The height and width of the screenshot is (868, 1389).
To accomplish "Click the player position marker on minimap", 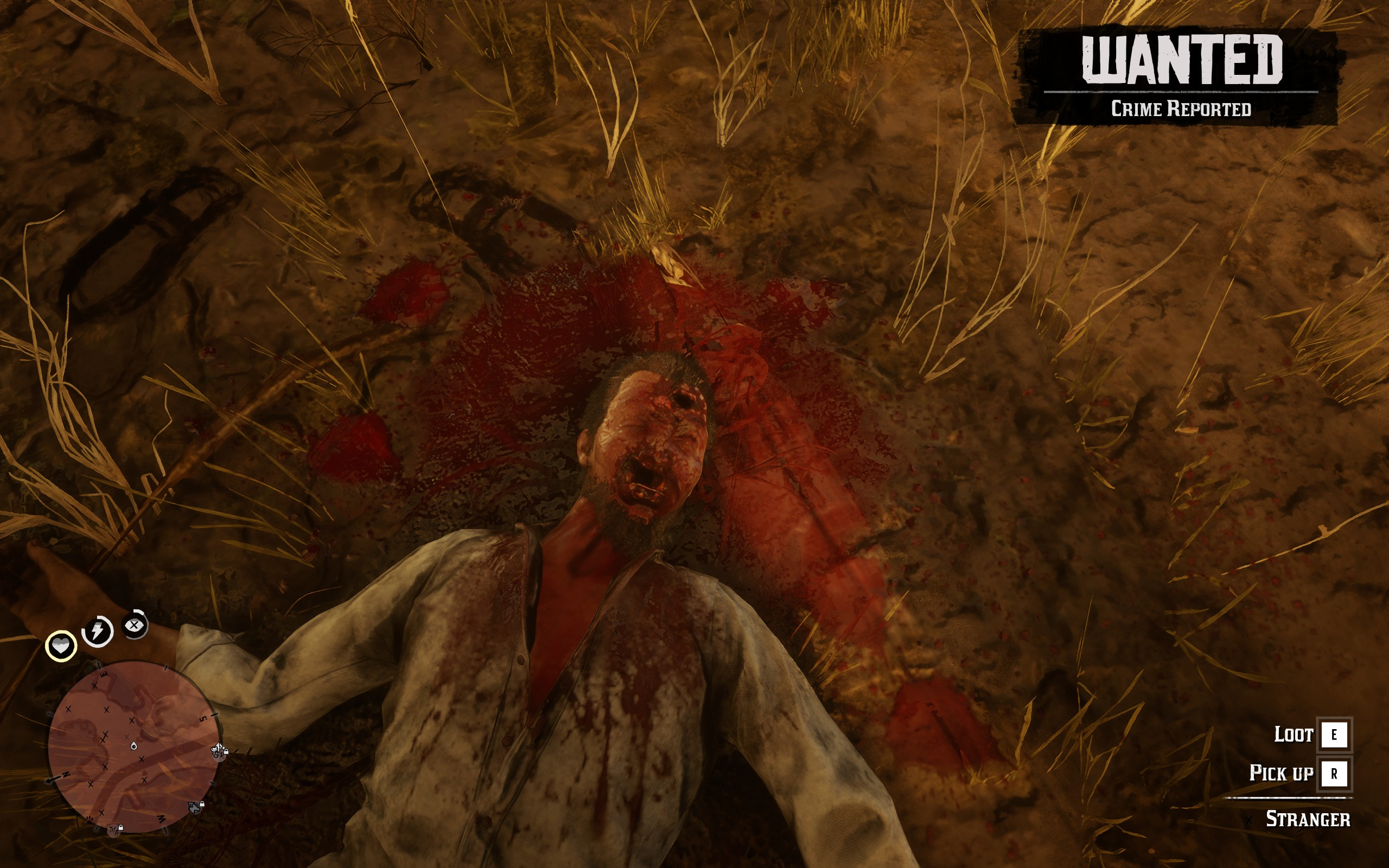I will pos(133,746).
